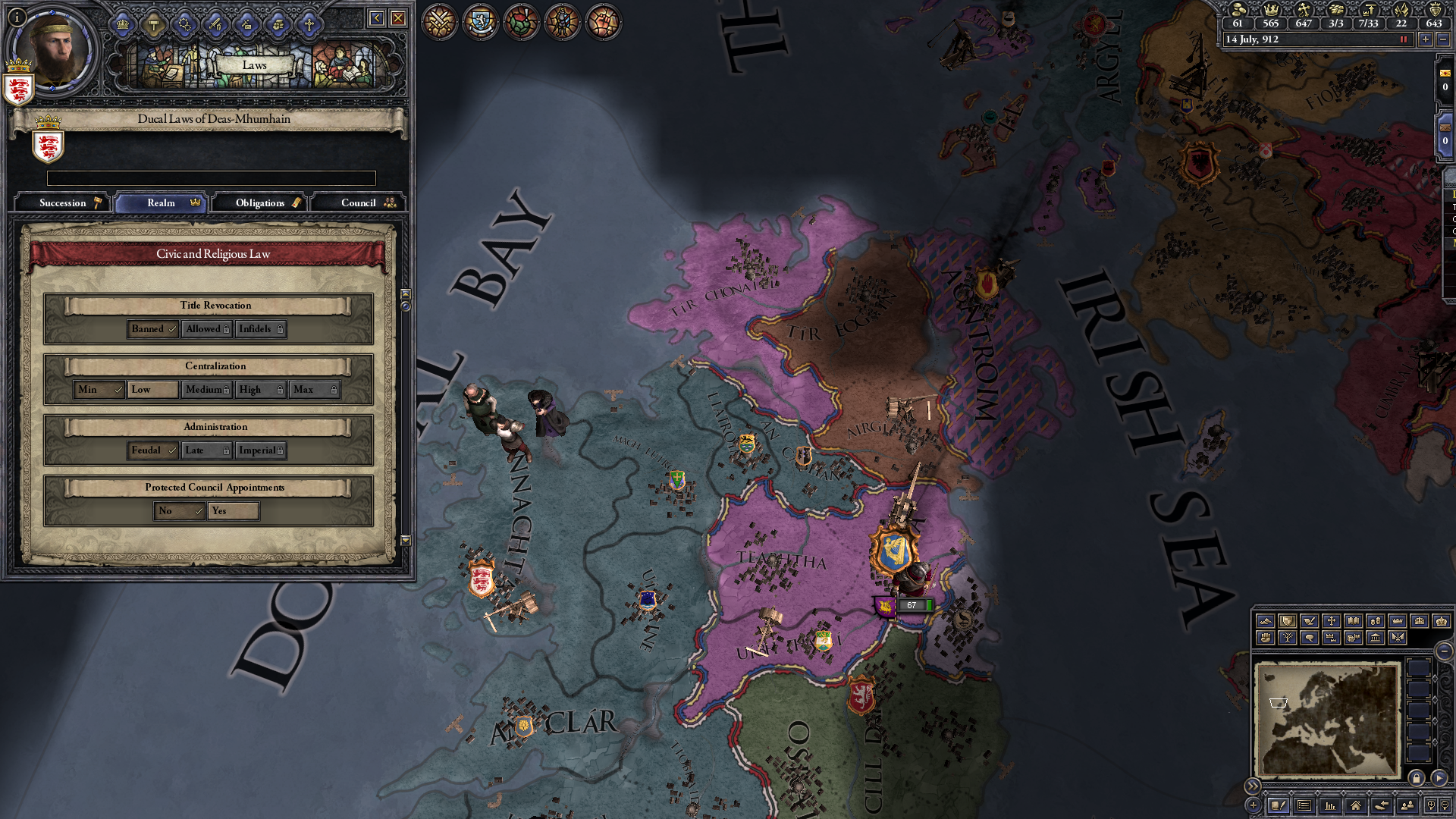The height and width of the screenshot is (819, 1456).
Task: Open the coins economy mapmode
Action: coord(1376,622)
